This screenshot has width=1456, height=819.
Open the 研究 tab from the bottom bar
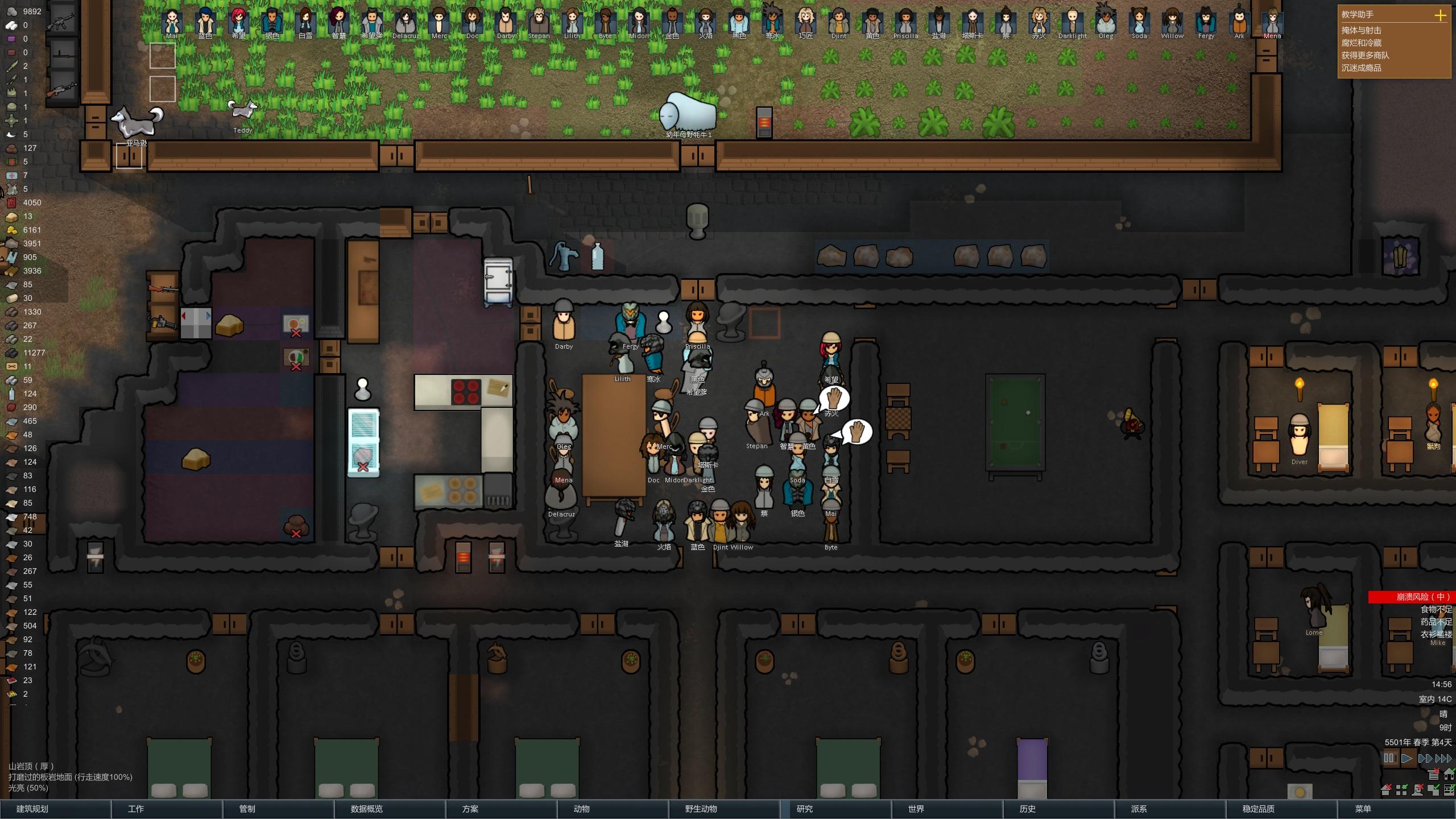click(804, 808)
